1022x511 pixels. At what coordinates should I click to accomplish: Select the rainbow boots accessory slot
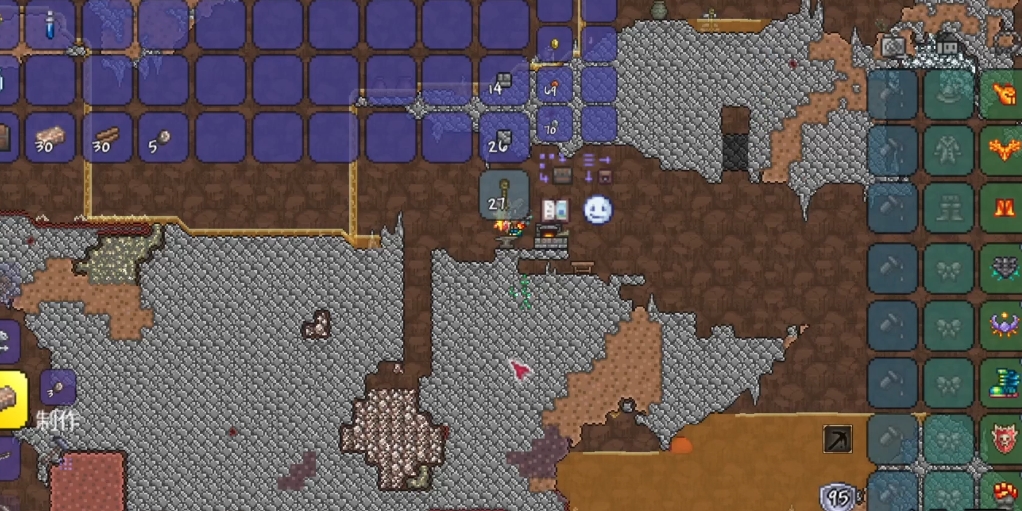[x=1001, y=382]
